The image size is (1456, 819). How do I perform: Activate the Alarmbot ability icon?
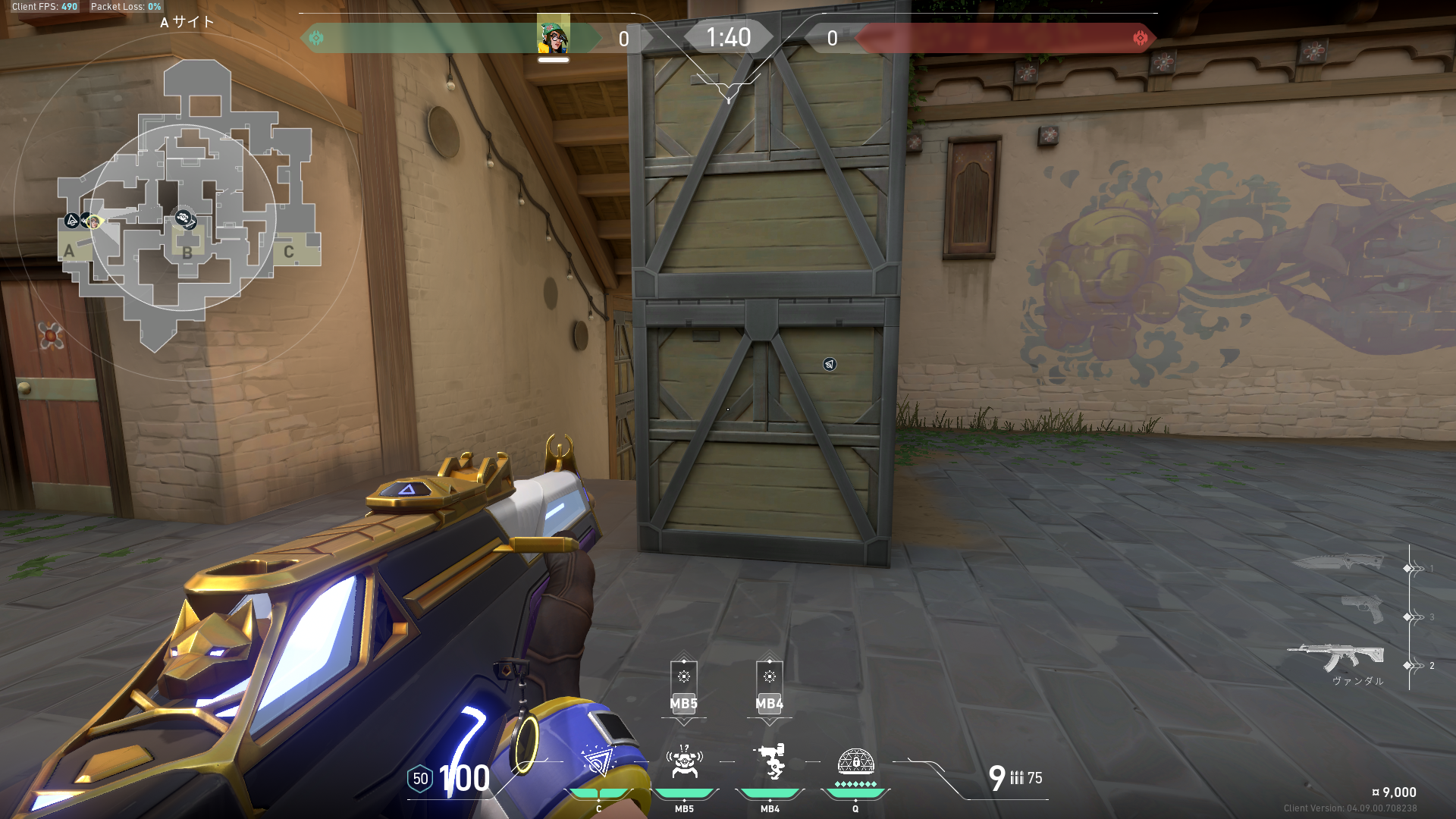[684, 761]
